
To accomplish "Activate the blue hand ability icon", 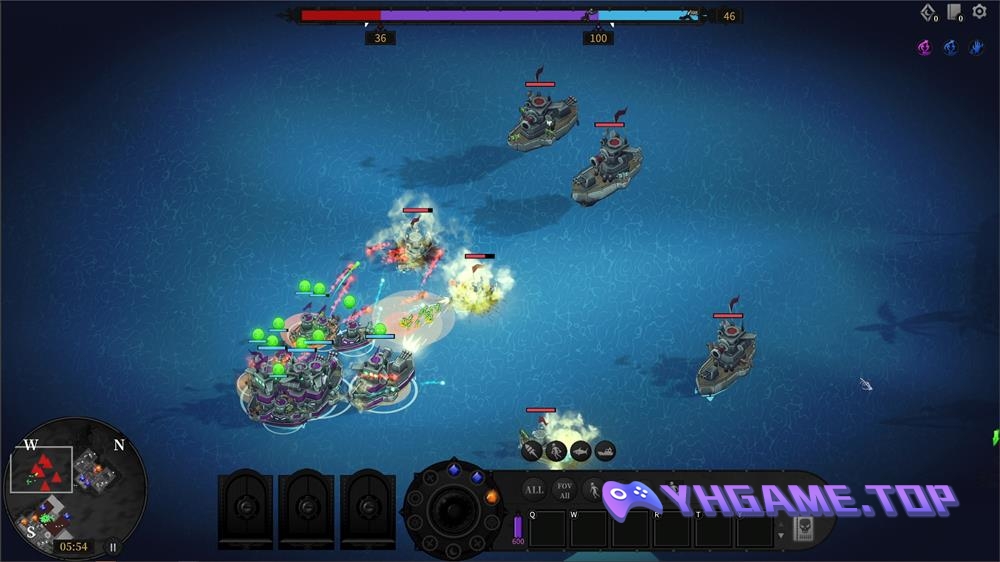I will (976, 47).
